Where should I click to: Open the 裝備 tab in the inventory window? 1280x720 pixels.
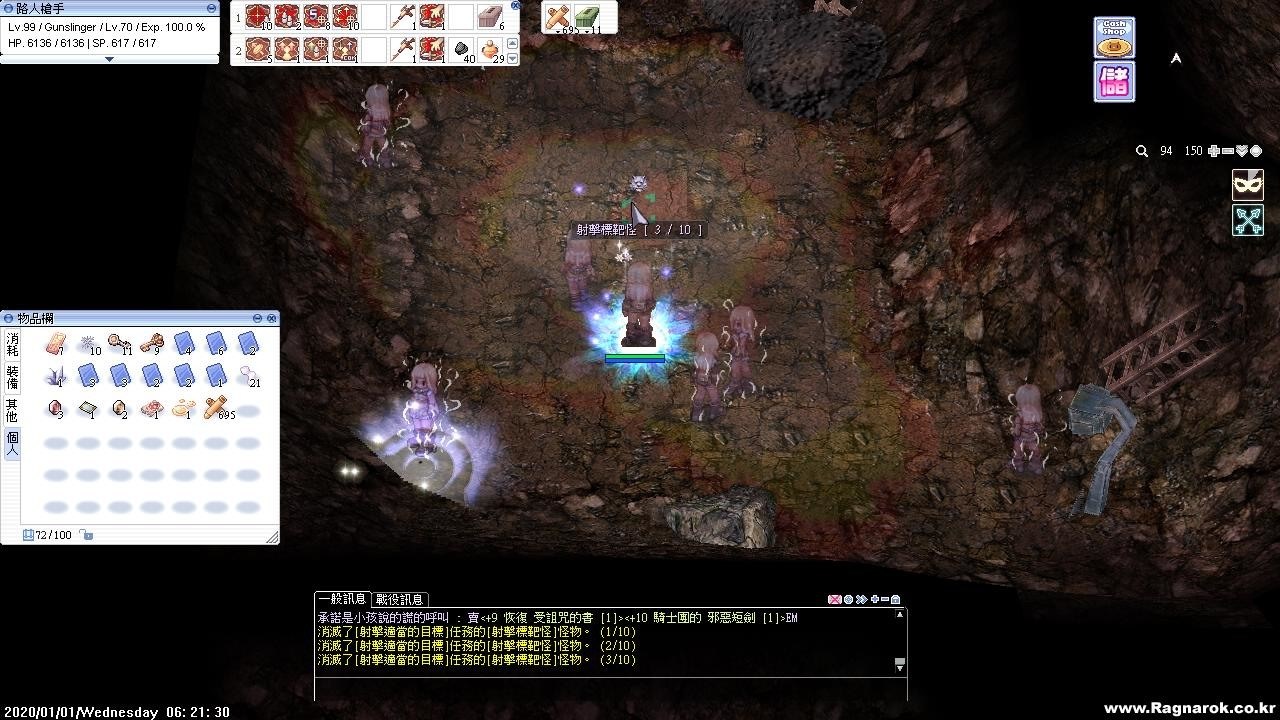[x=10, y=375]
